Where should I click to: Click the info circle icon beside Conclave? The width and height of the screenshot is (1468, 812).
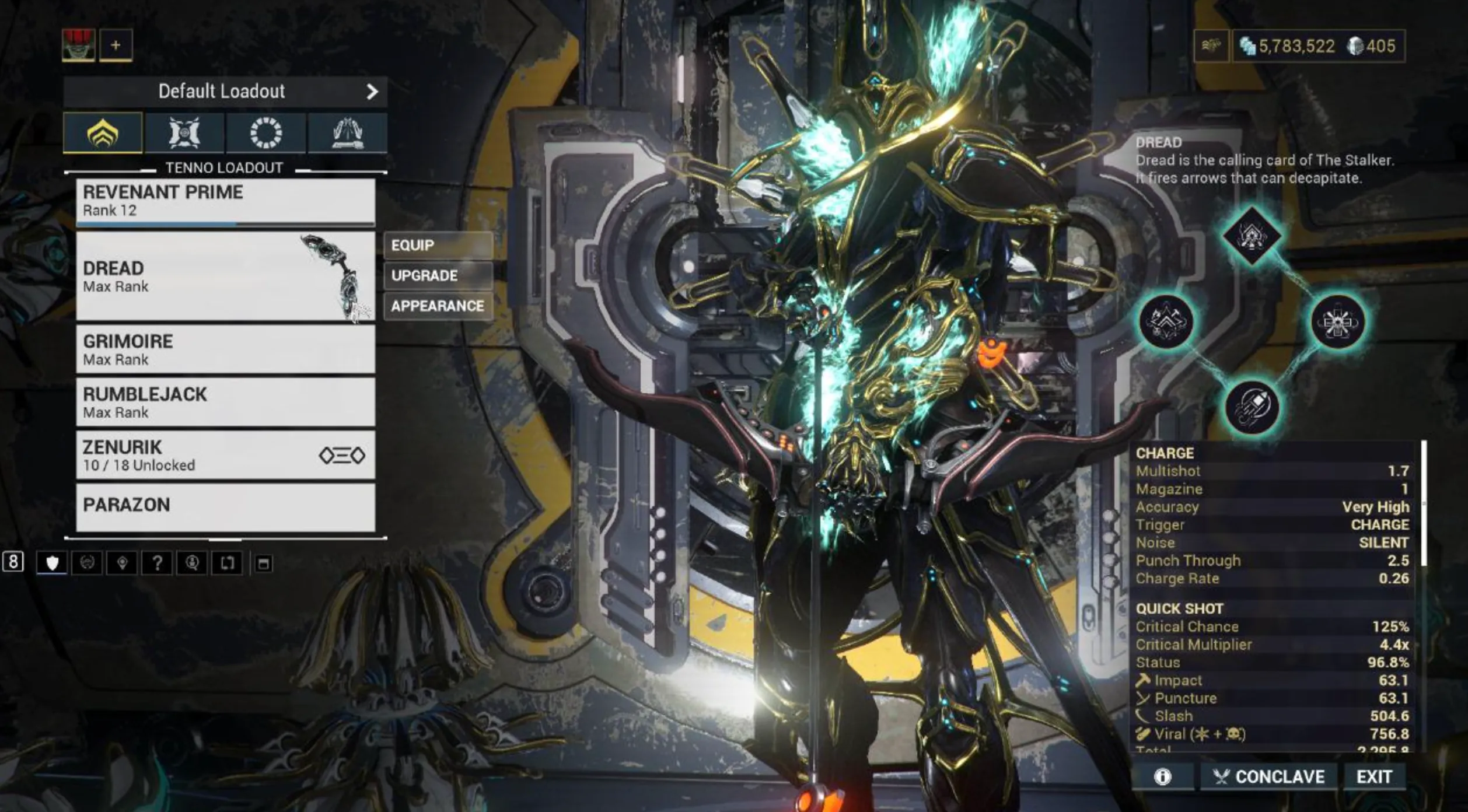click(1163, 777)
